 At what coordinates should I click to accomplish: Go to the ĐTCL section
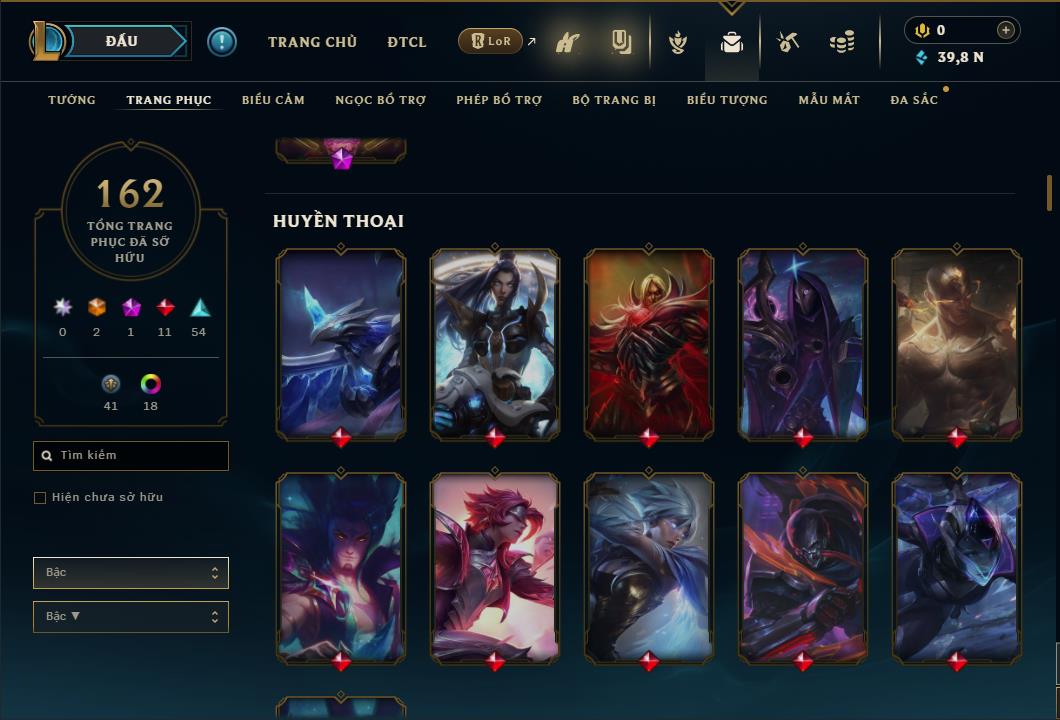[407, 42]
